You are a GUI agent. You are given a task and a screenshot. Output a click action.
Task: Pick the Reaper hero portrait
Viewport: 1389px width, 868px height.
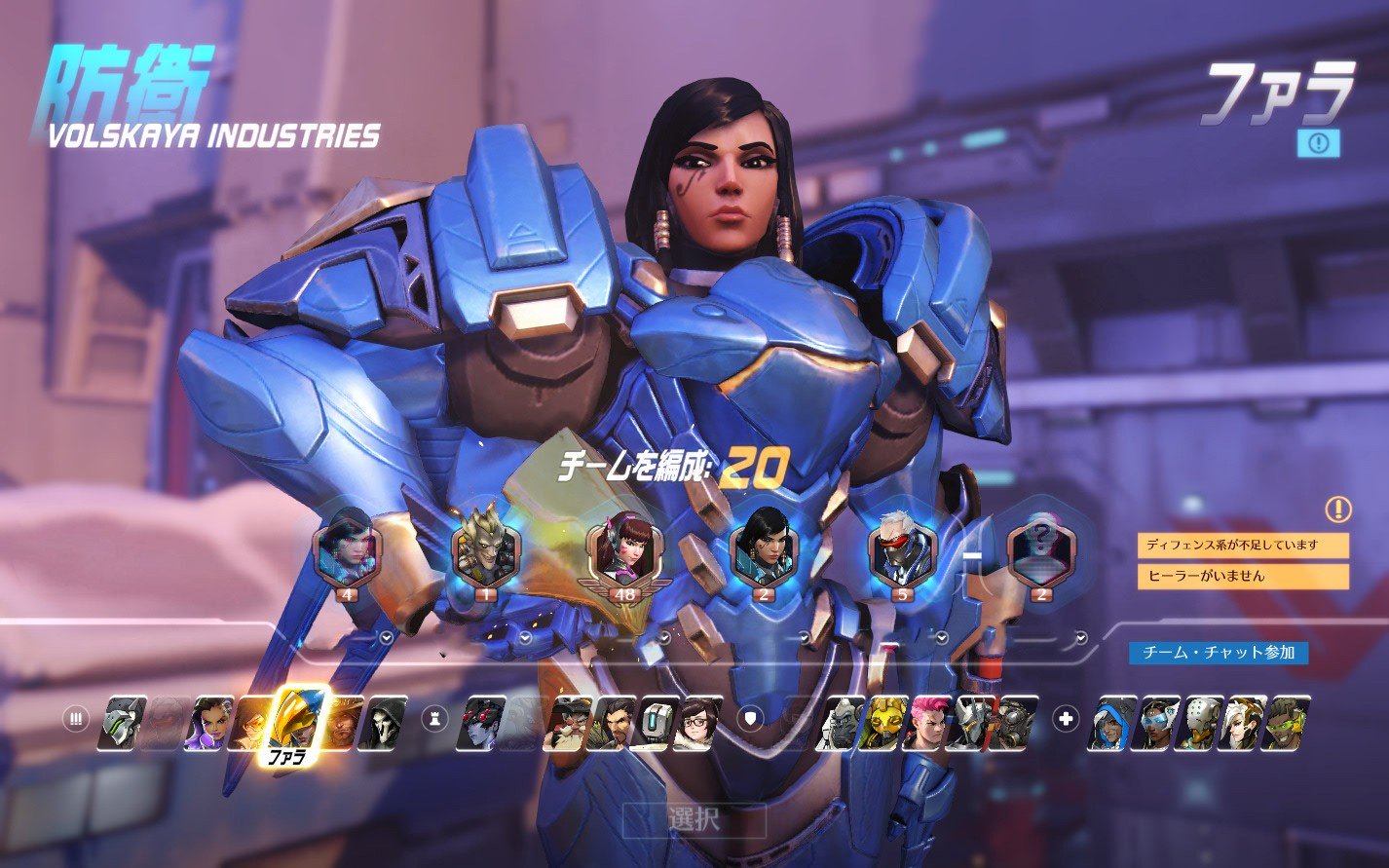click(382, 722)
